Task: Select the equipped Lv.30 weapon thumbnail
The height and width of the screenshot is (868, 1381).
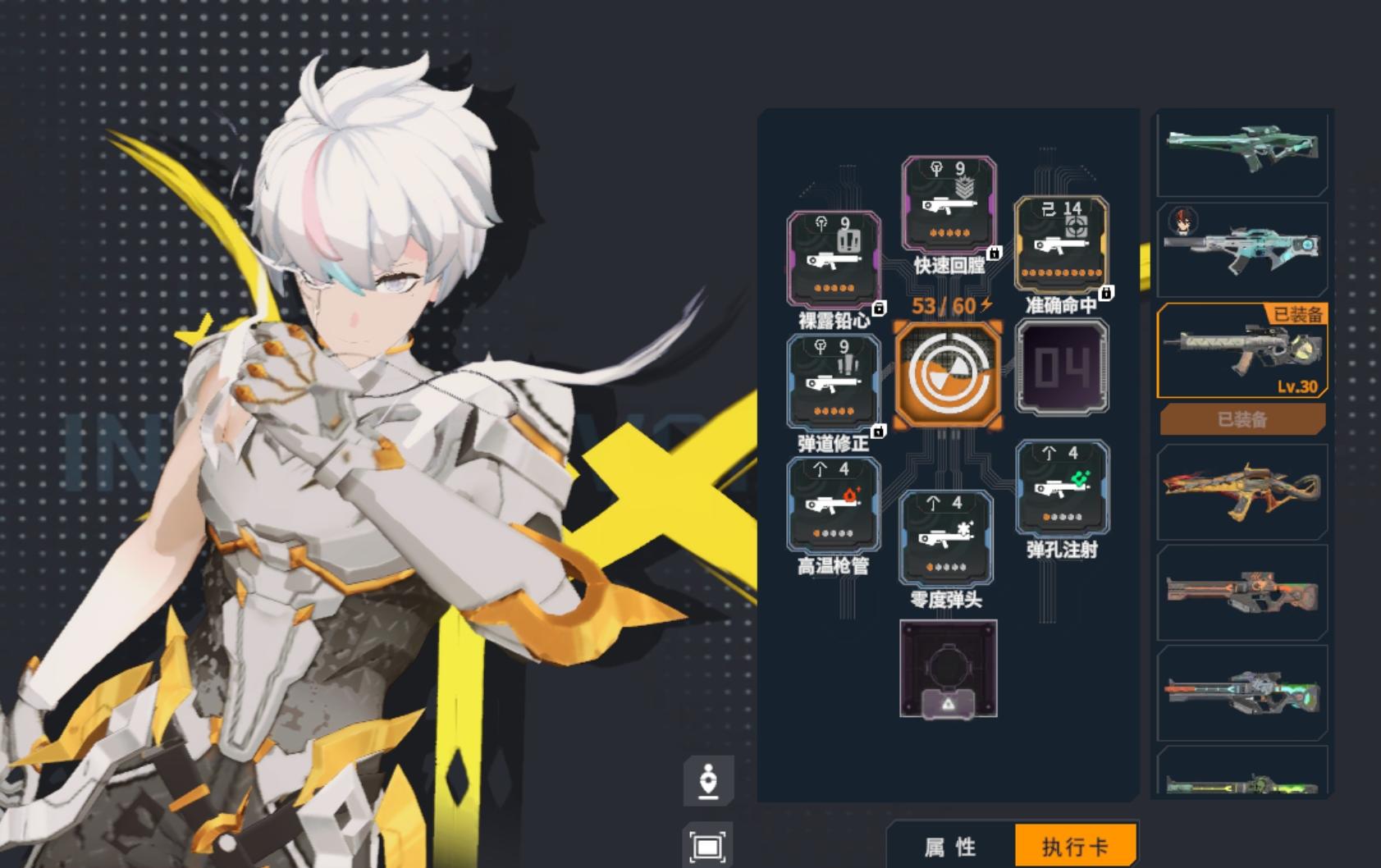Action: (x=1241, y=354)
